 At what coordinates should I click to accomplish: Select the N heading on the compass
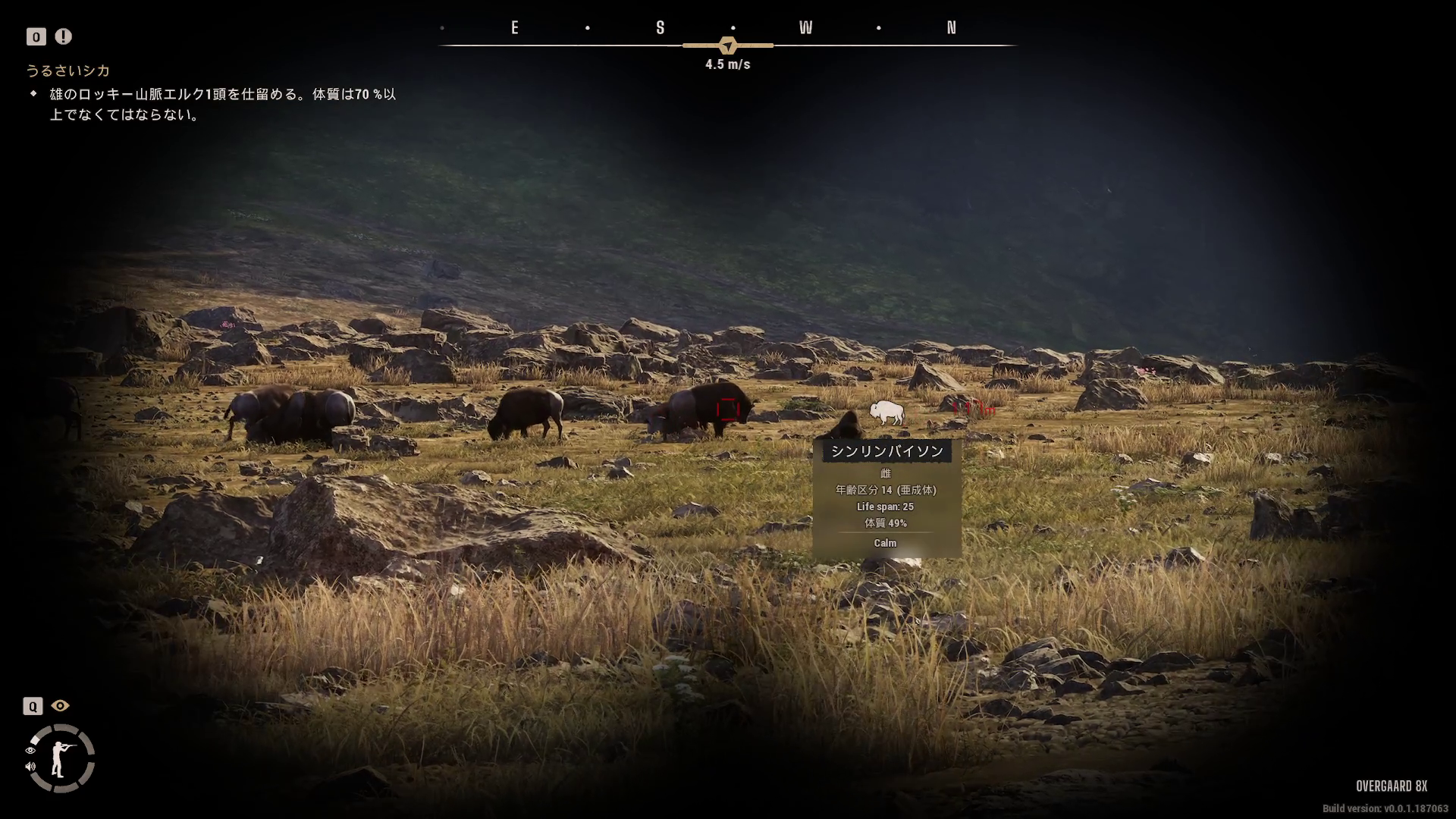(952, 27)
